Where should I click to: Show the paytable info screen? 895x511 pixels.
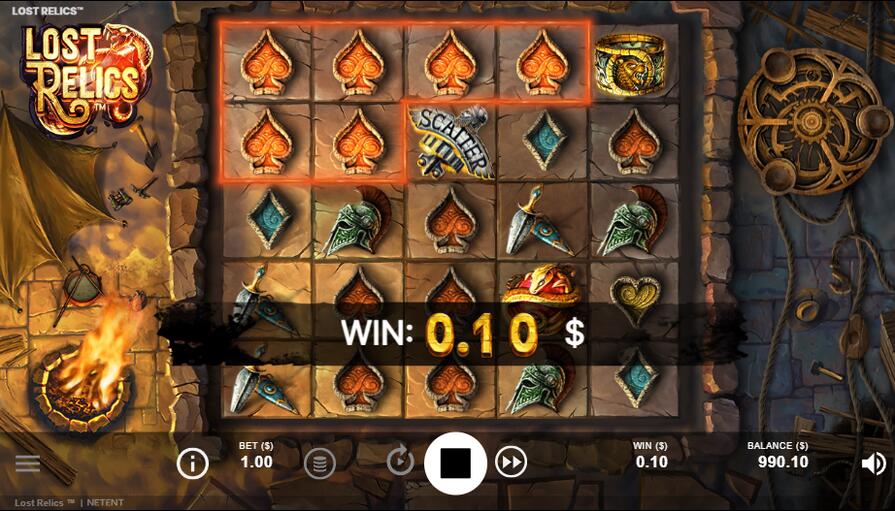click(x=192, y=462)
